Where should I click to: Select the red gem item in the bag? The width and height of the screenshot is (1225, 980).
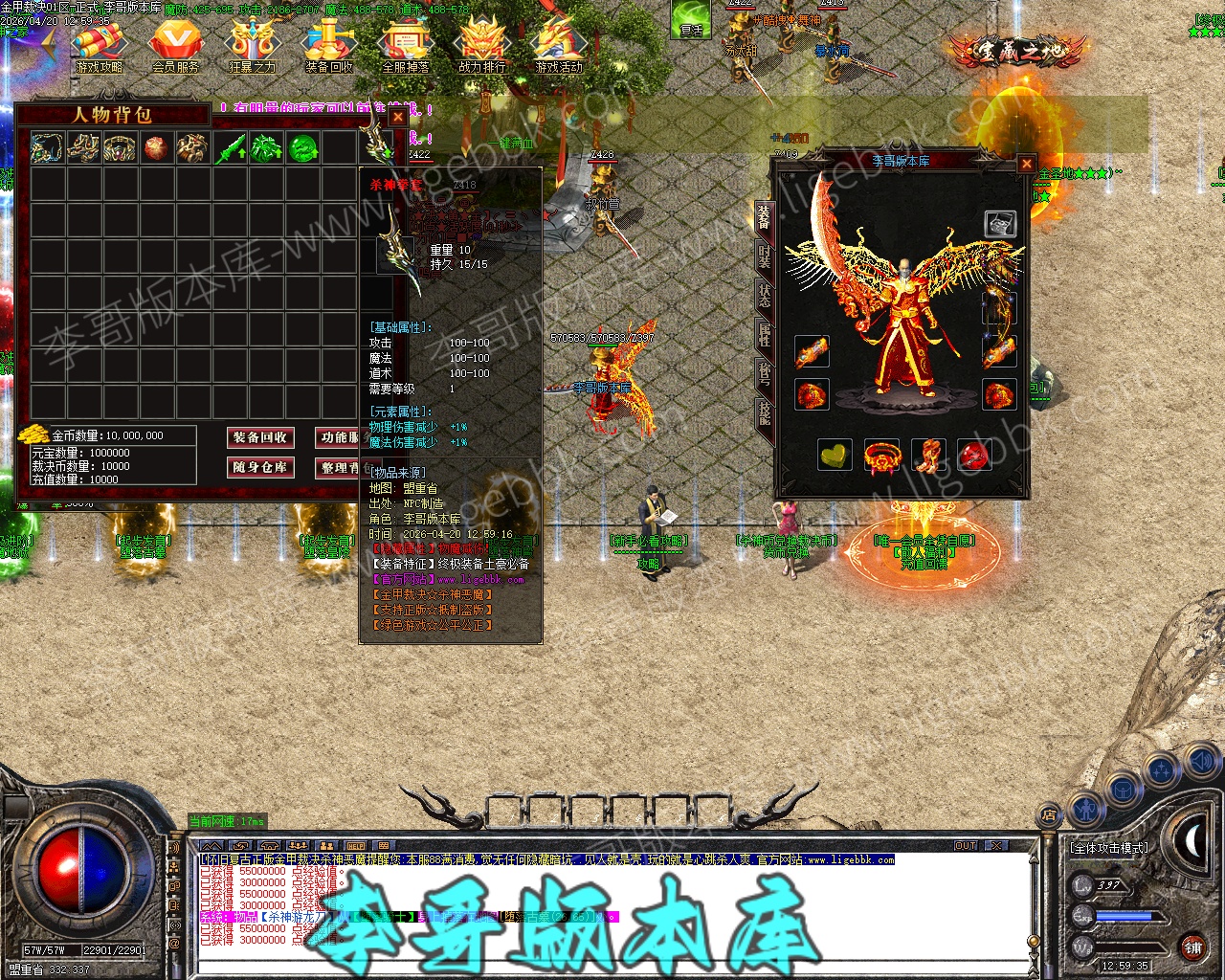click(x=157, y=148)
